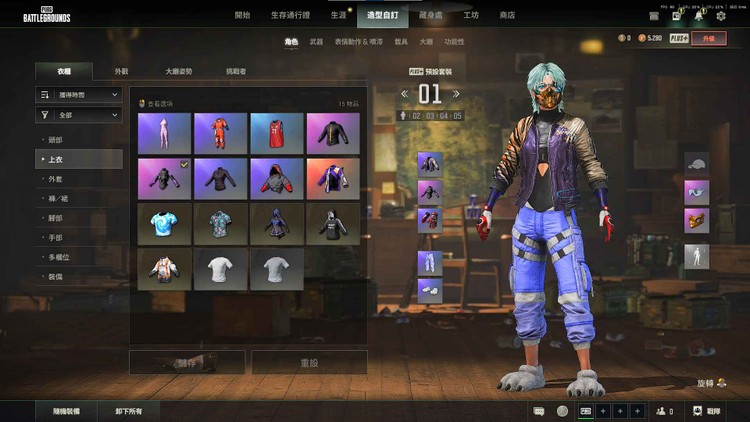Switch to the 武器 (Weapons) sub-tab

pos(316,42)
